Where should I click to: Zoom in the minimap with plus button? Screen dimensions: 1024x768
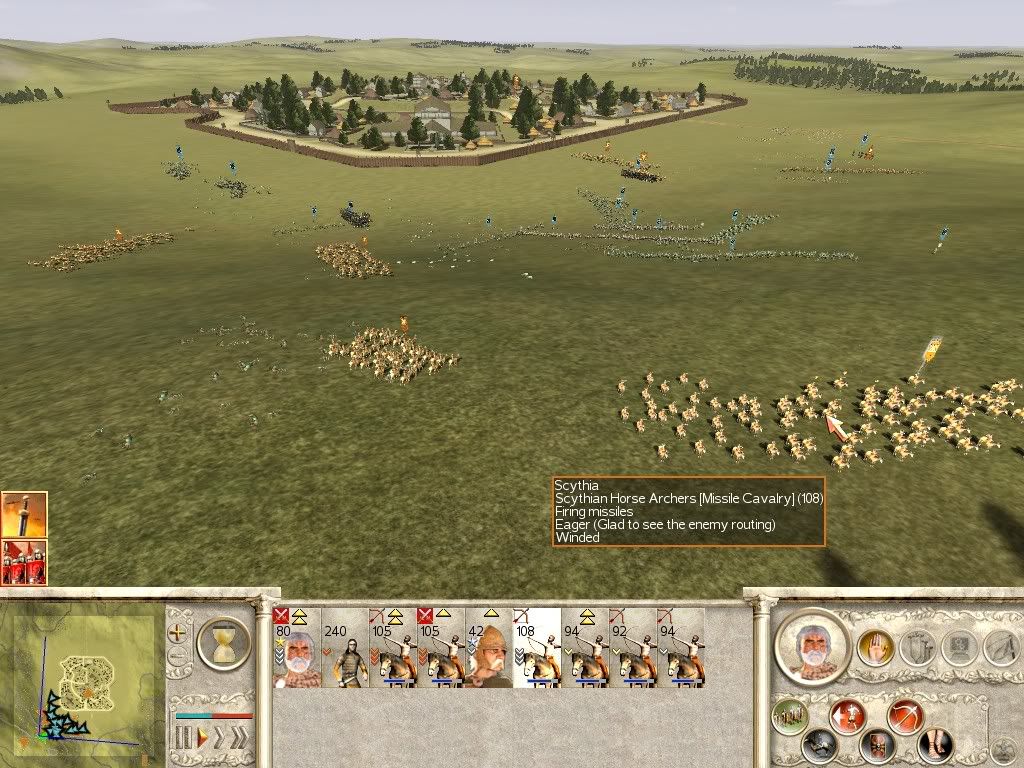click(178, 633)
